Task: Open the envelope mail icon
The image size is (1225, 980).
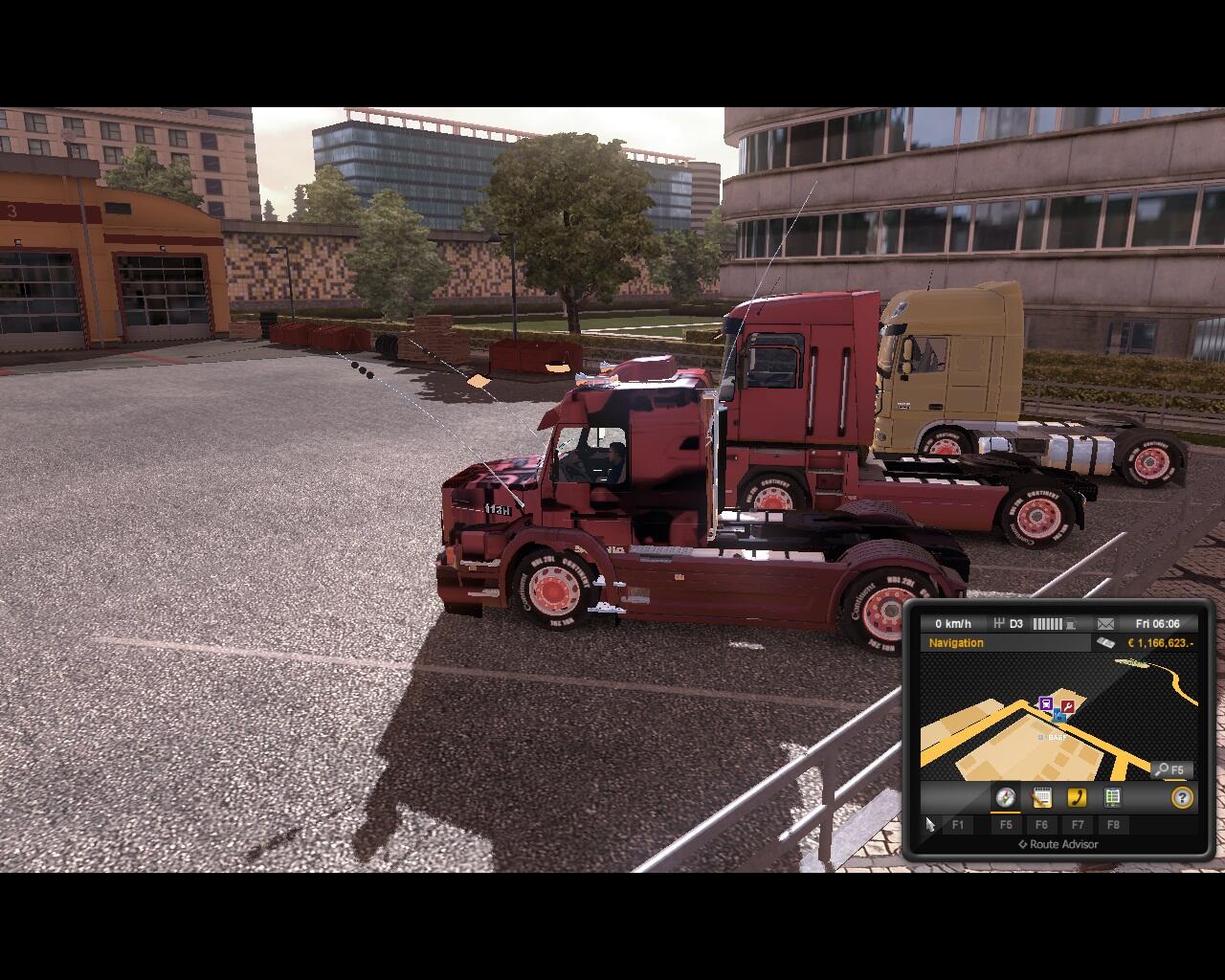Action: click(x=1105, y=624)
